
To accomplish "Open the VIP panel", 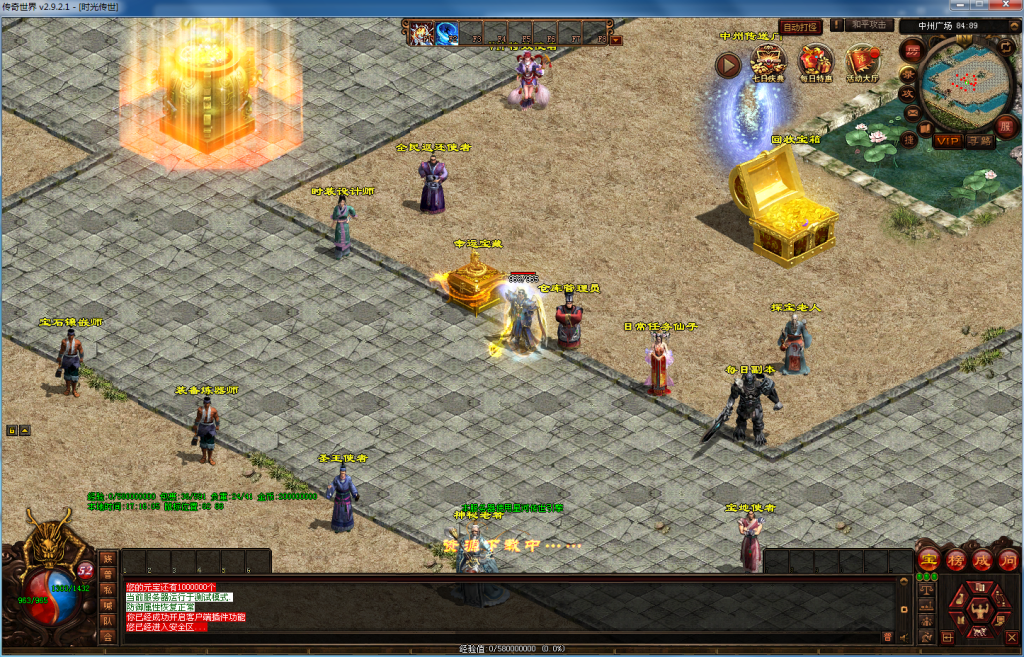I will pos(946,141).
